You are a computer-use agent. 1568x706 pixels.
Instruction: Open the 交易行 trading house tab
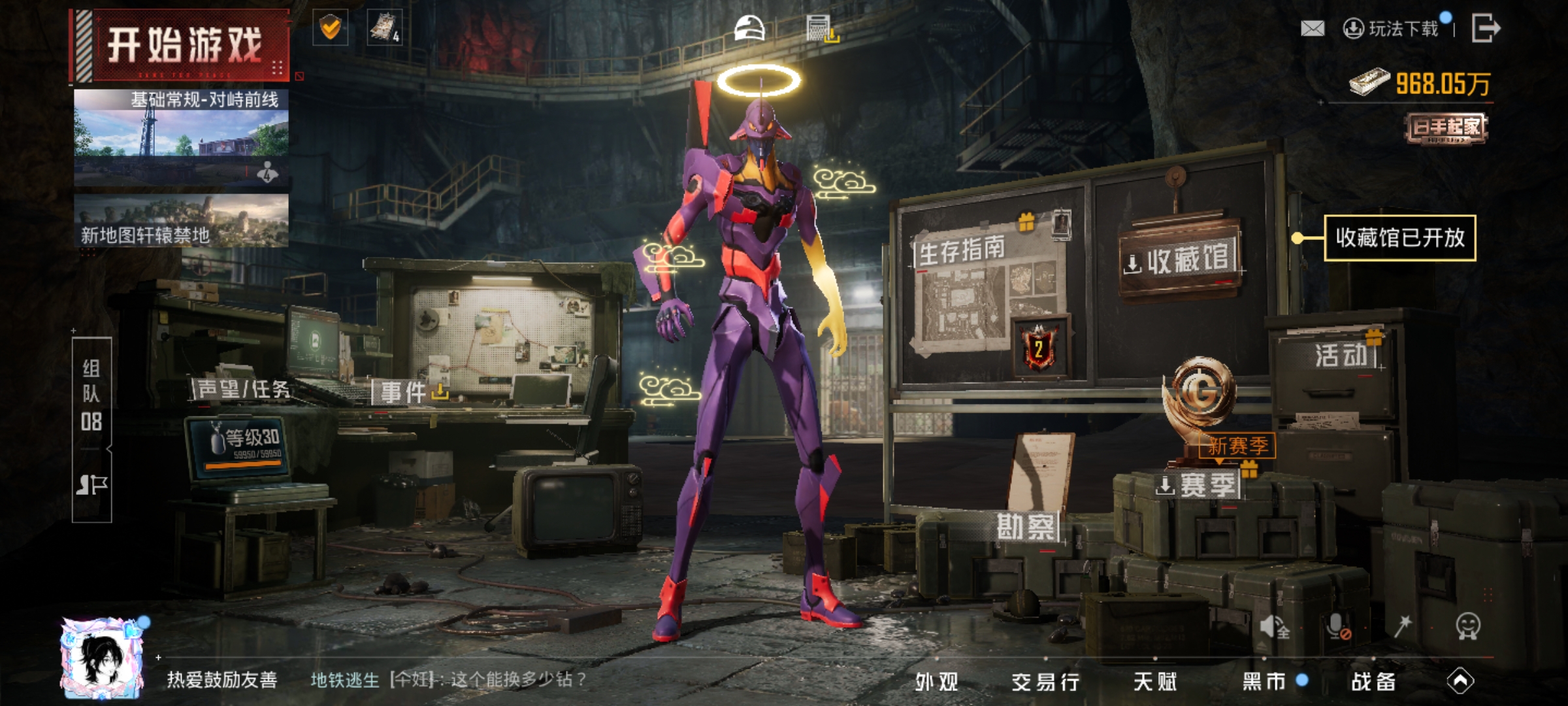[x=1045, y=682]
